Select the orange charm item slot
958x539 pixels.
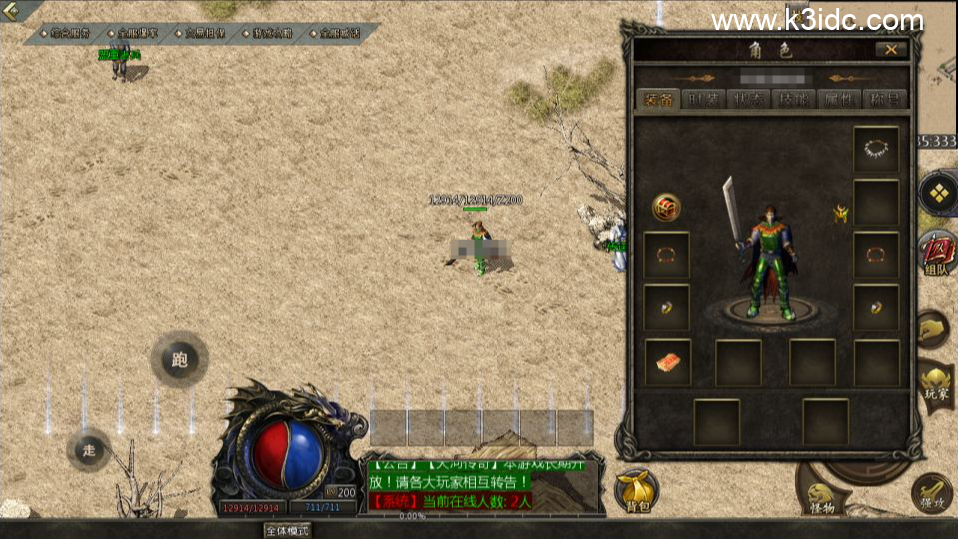click(666, 362)
